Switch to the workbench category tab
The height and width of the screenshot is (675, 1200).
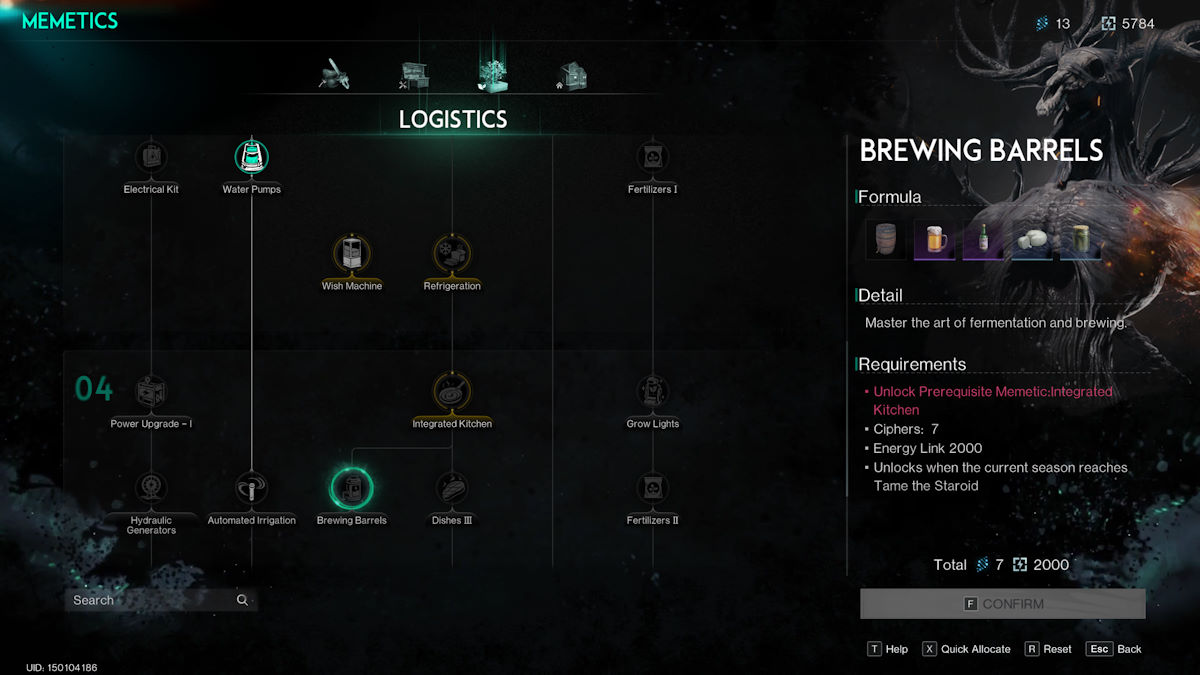(414, 75)
